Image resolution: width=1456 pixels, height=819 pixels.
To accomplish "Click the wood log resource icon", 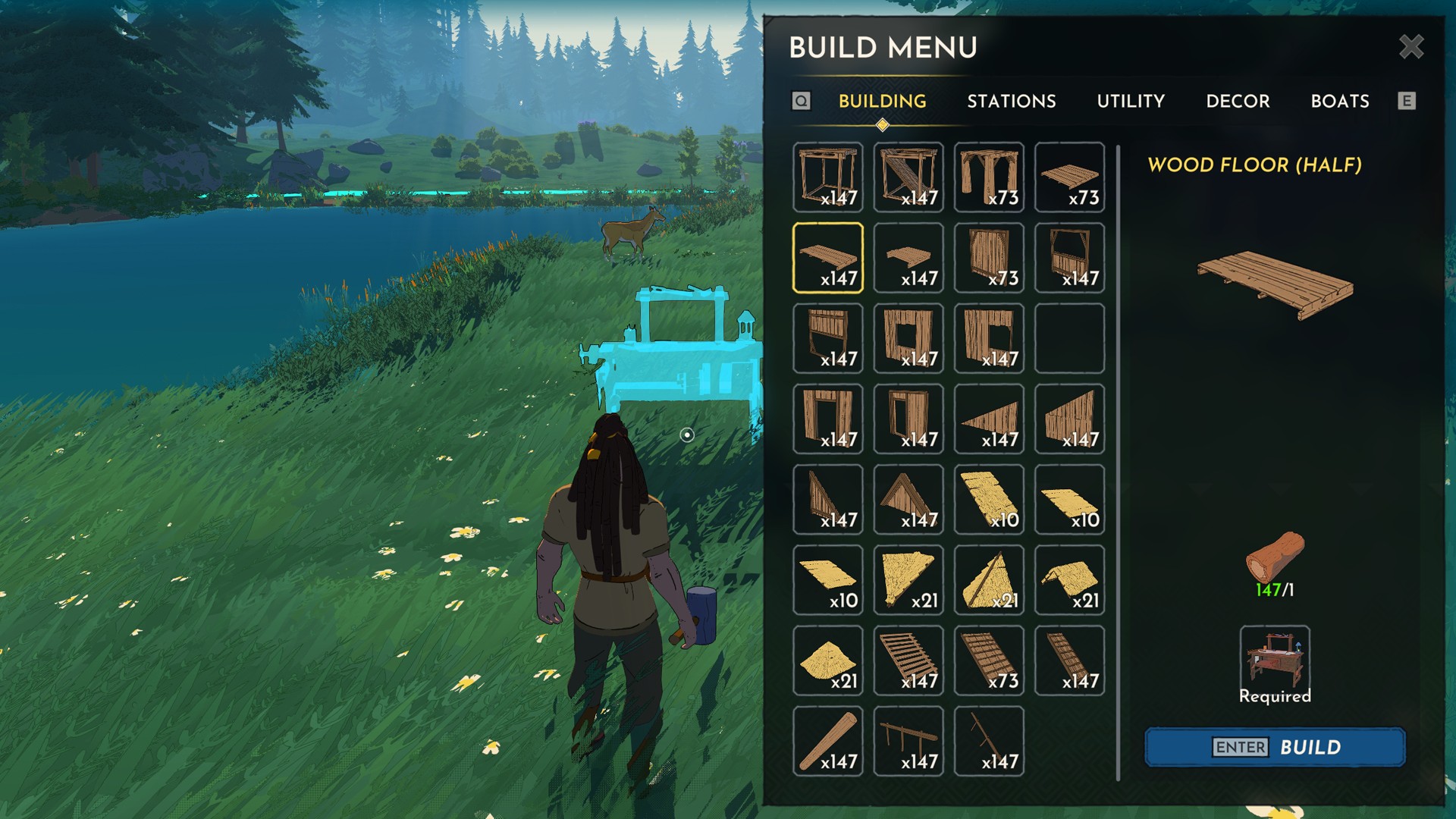I will pyautogui.click(x=1274, y=557).
